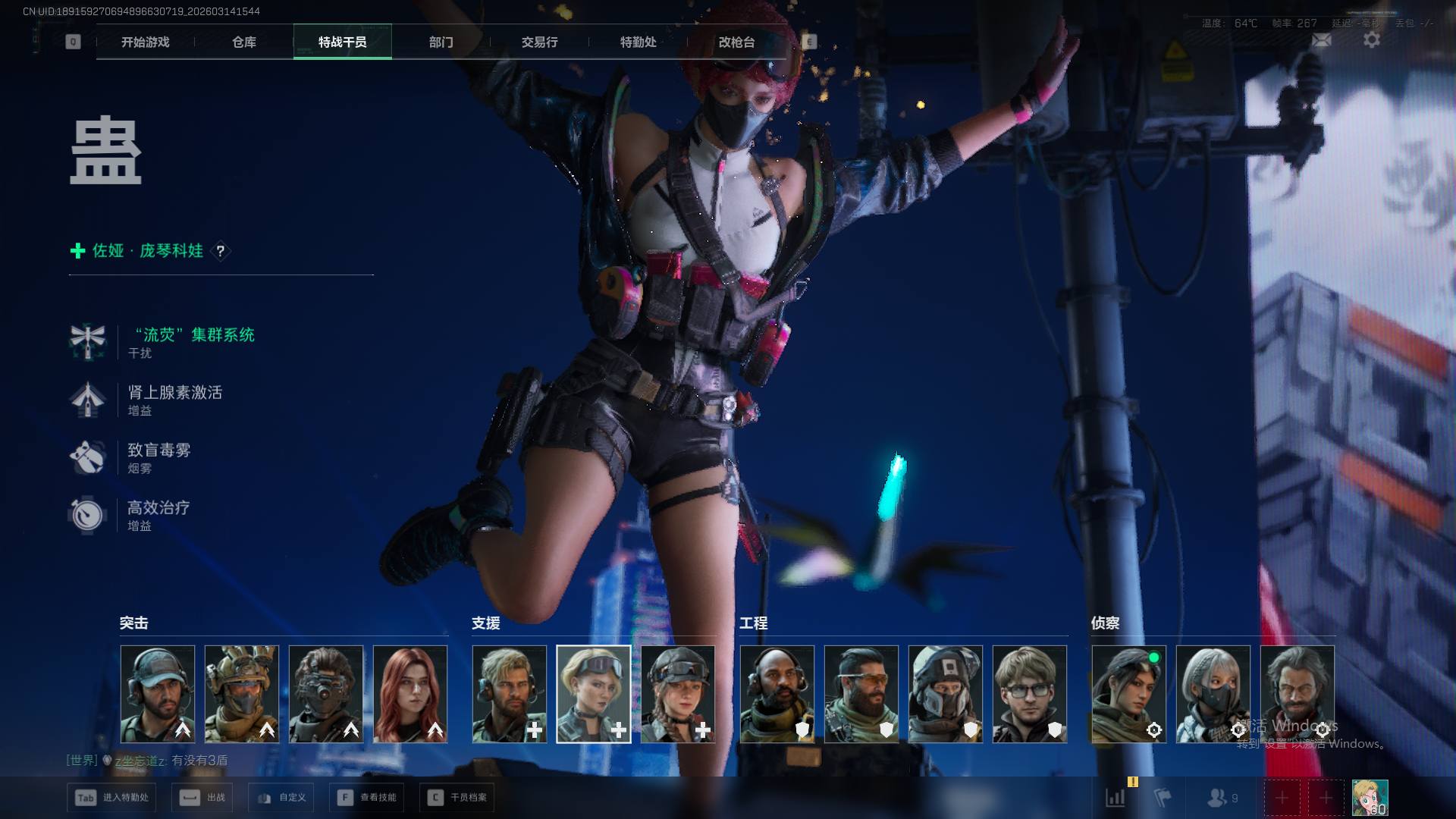Image resolution: width=1456 pixels, height=819 pixels.
Task: Select the red-haired assault operator portrait
Action: pyautogui.click(x=410, y=694)
